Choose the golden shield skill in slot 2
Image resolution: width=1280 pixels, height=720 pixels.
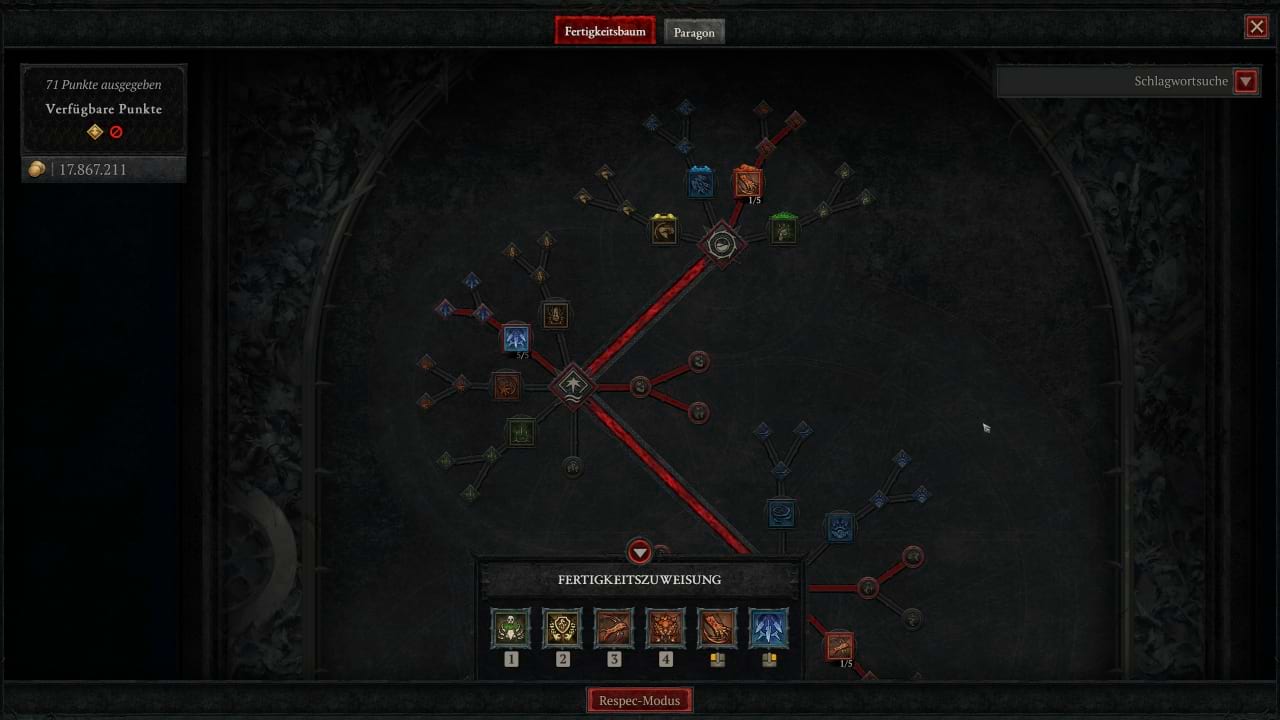point(562,629)
